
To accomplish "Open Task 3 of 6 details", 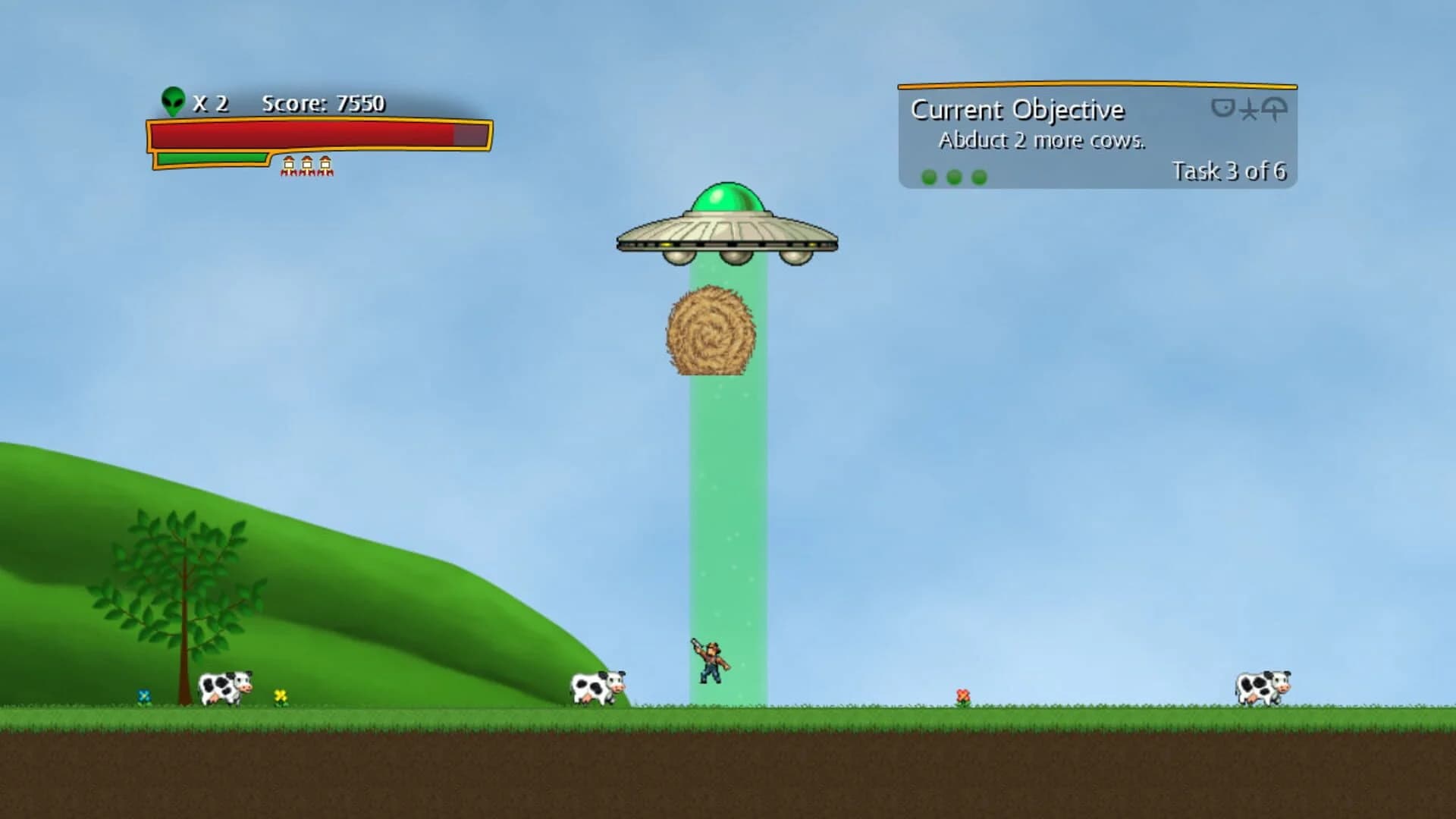I will (x=1229, y=172).
